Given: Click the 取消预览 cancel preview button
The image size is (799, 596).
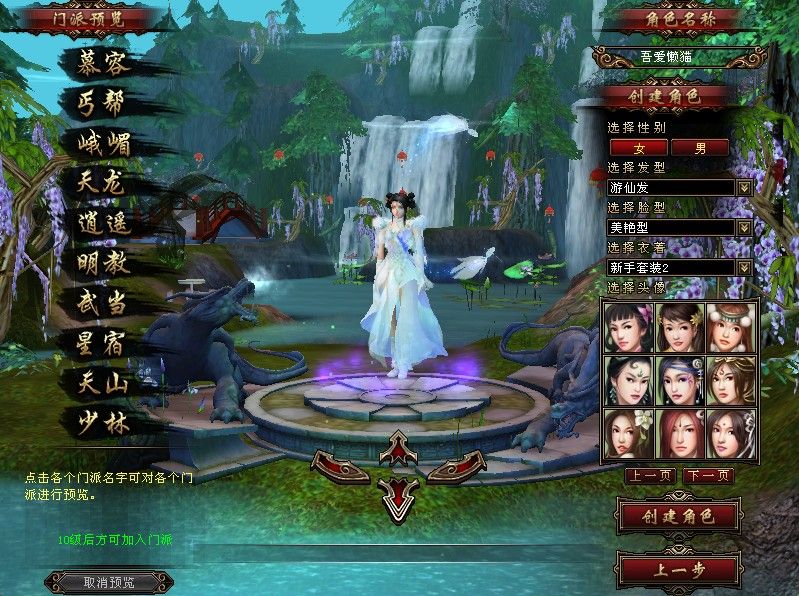Looking at the screenshot, I should pyautogui.click(x=109, y=582).
